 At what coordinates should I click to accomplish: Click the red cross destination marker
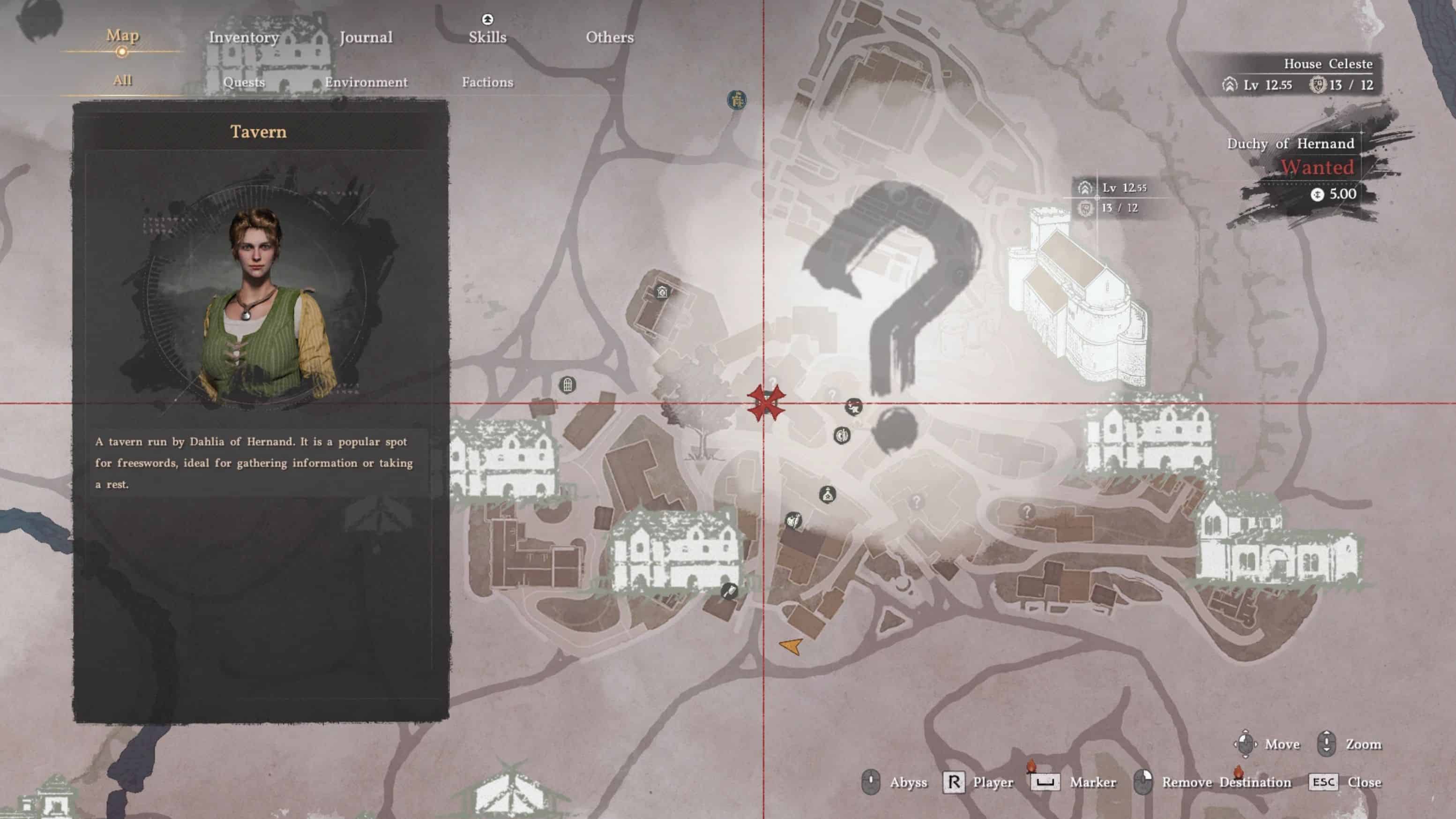point(765,403)
